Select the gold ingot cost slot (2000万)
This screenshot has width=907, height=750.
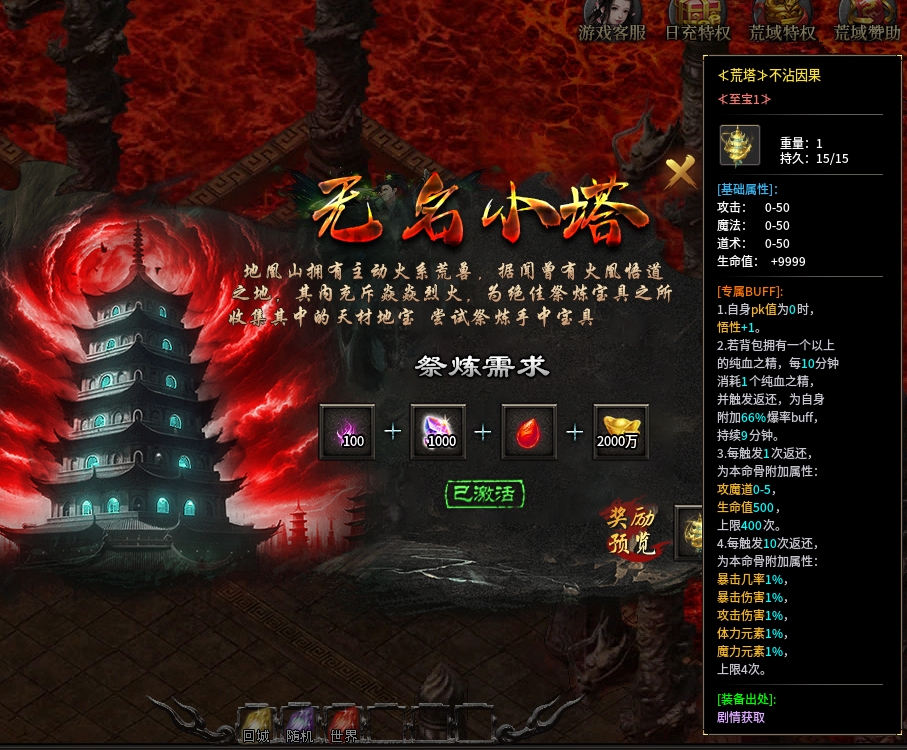[620, 432]
